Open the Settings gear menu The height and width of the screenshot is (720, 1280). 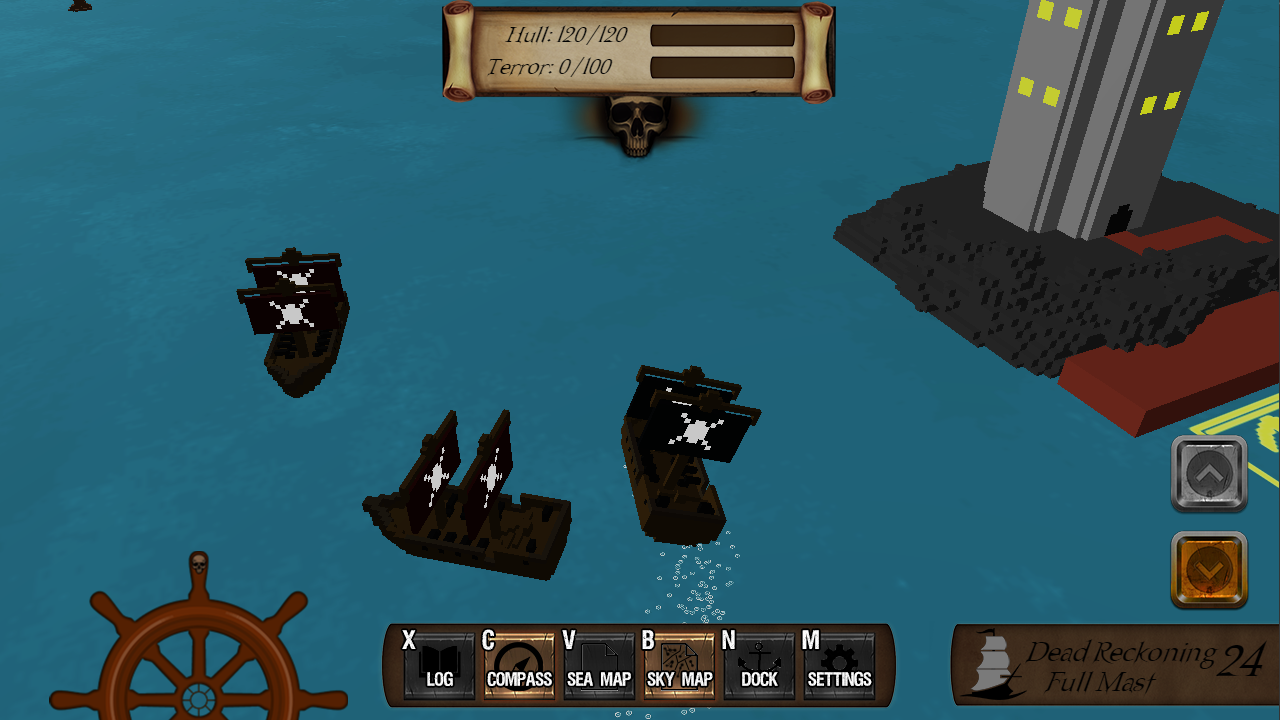[839, 666]
